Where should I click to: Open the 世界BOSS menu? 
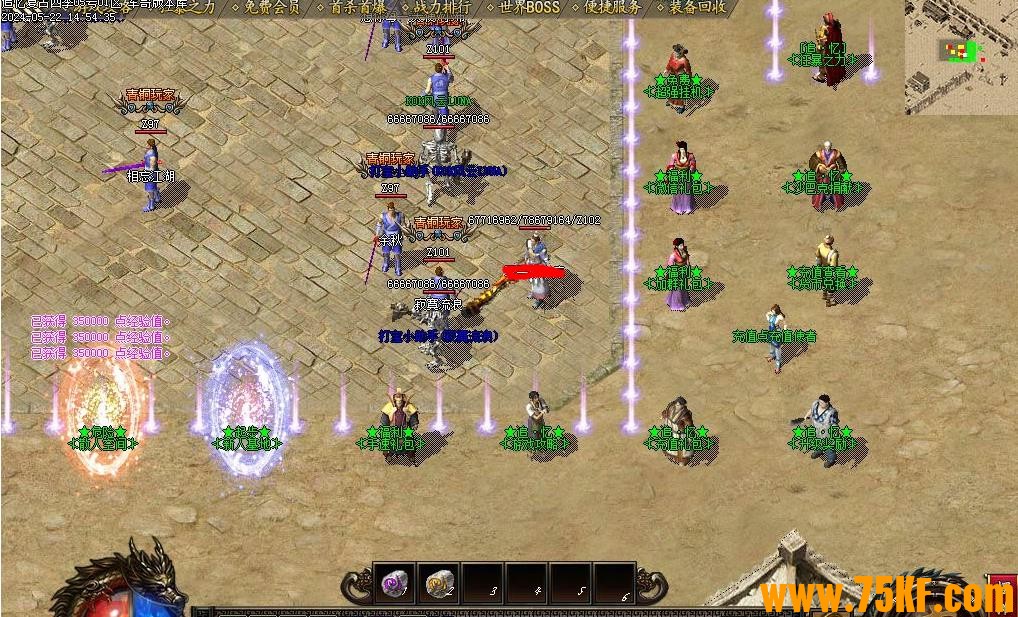pyautogui.click(x=529, y=7)
